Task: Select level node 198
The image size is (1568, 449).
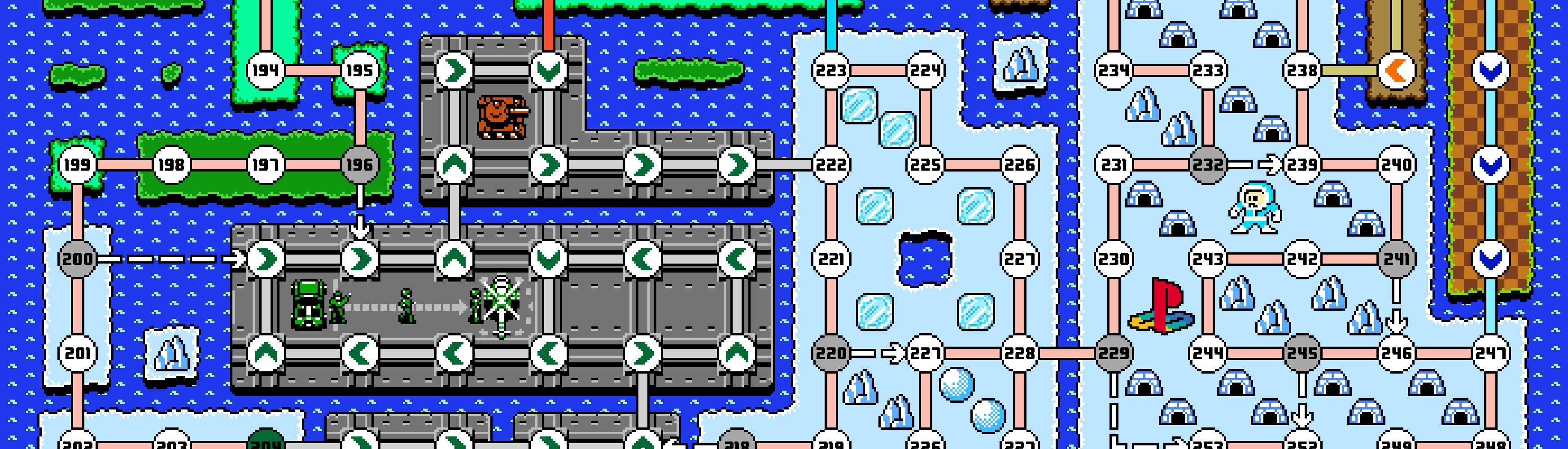Action: click(x=171, y=164)
